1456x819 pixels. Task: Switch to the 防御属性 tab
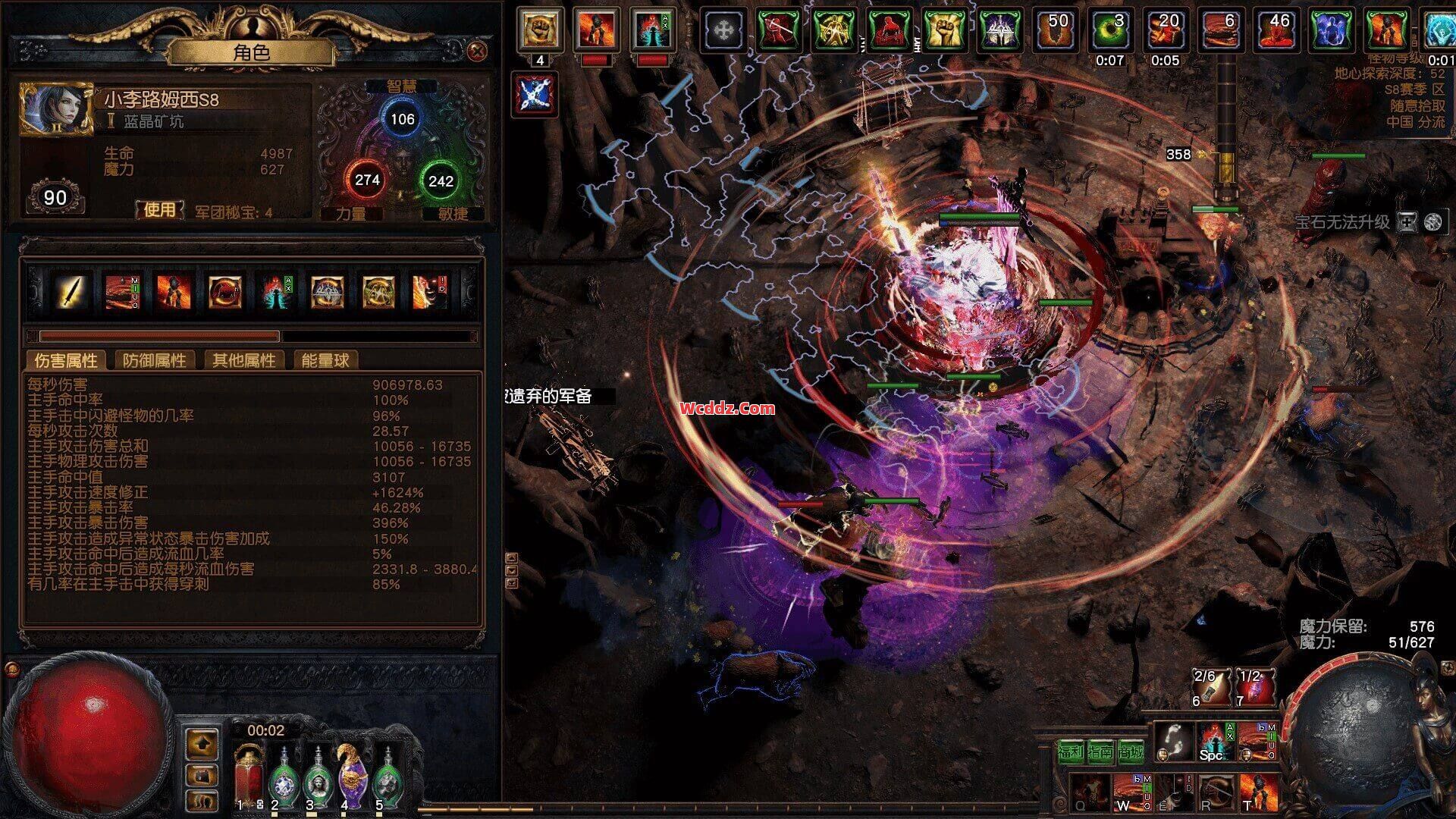pos(154,360)
